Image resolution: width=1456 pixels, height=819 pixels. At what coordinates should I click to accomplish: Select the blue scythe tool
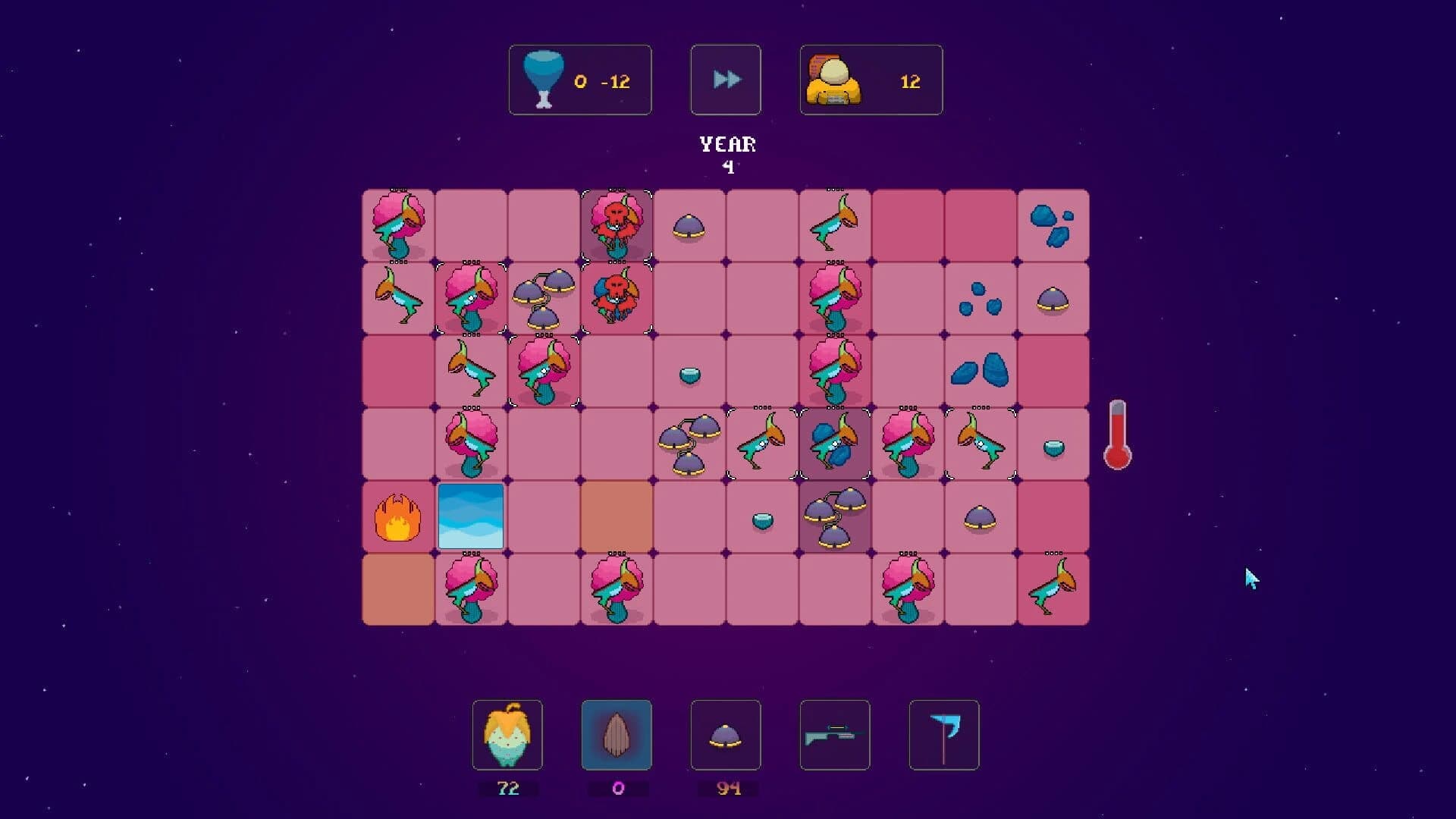943,735
